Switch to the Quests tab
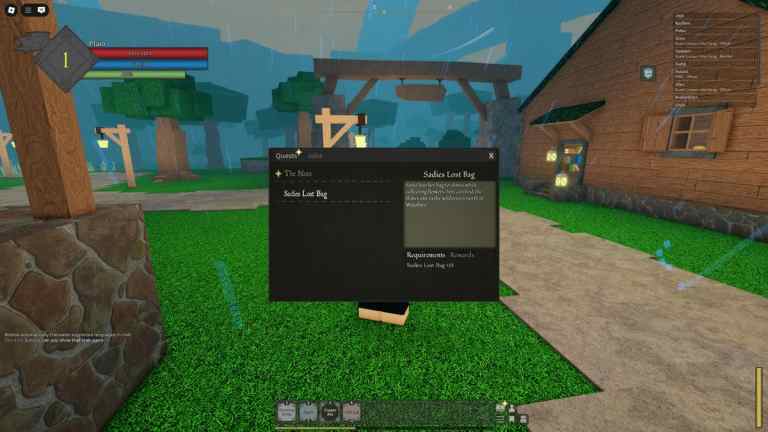The height and width of the screenshot is (432, 768). point(287,156)
